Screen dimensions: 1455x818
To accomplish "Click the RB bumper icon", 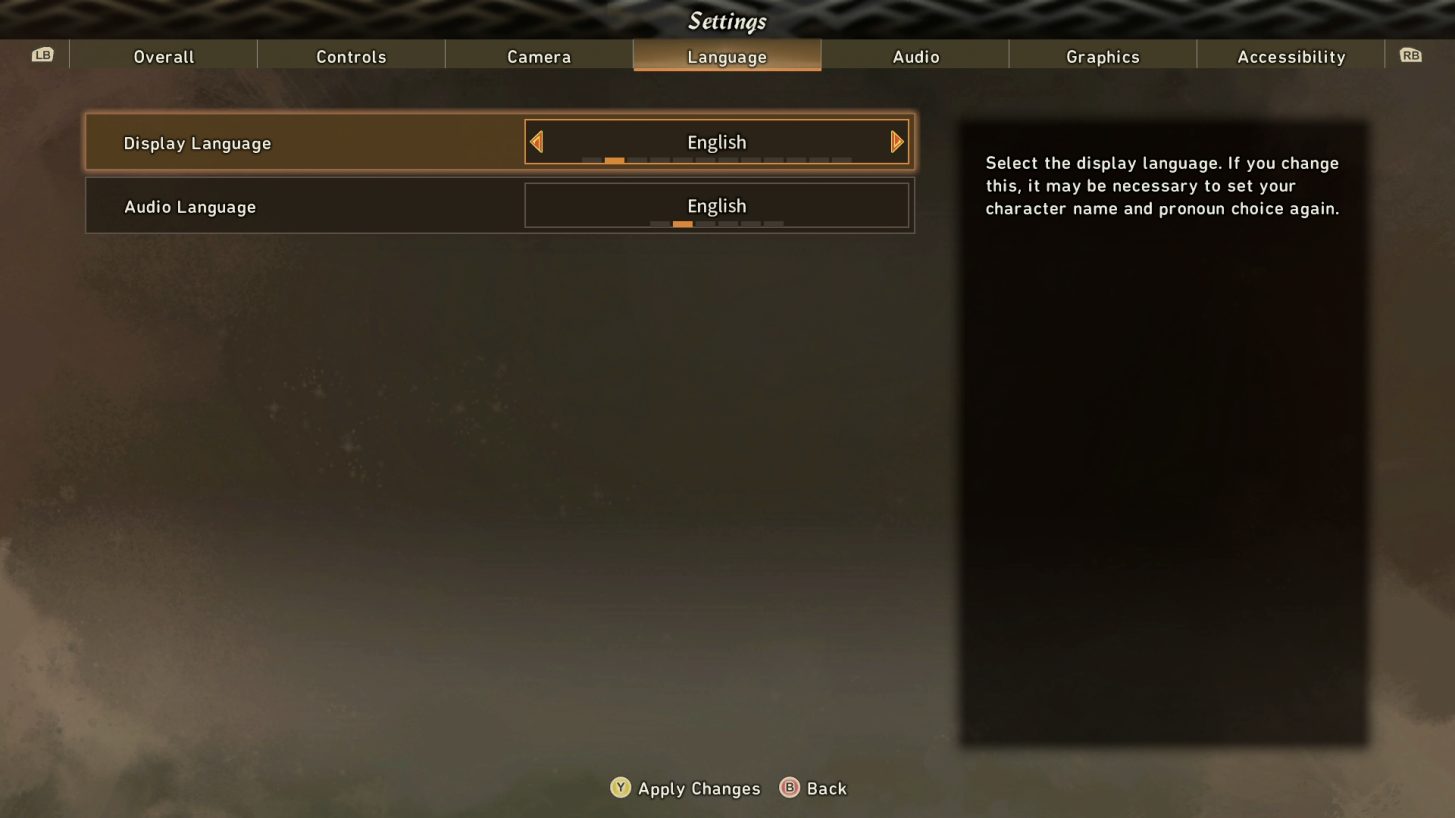I will click(x=1411, y=55).
